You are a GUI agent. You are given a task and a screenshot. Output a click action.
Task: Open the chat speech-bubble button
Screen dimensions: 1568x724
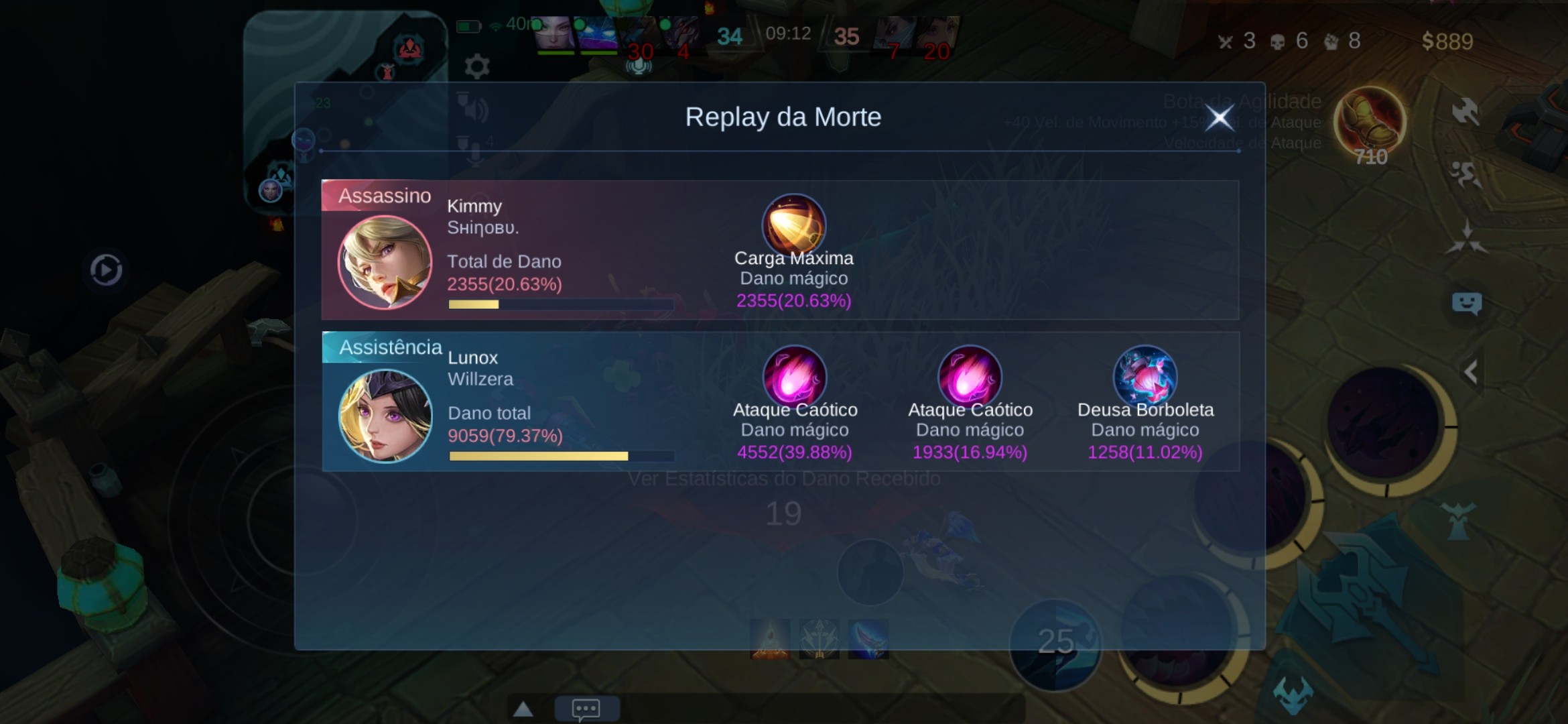click(586, 709)
